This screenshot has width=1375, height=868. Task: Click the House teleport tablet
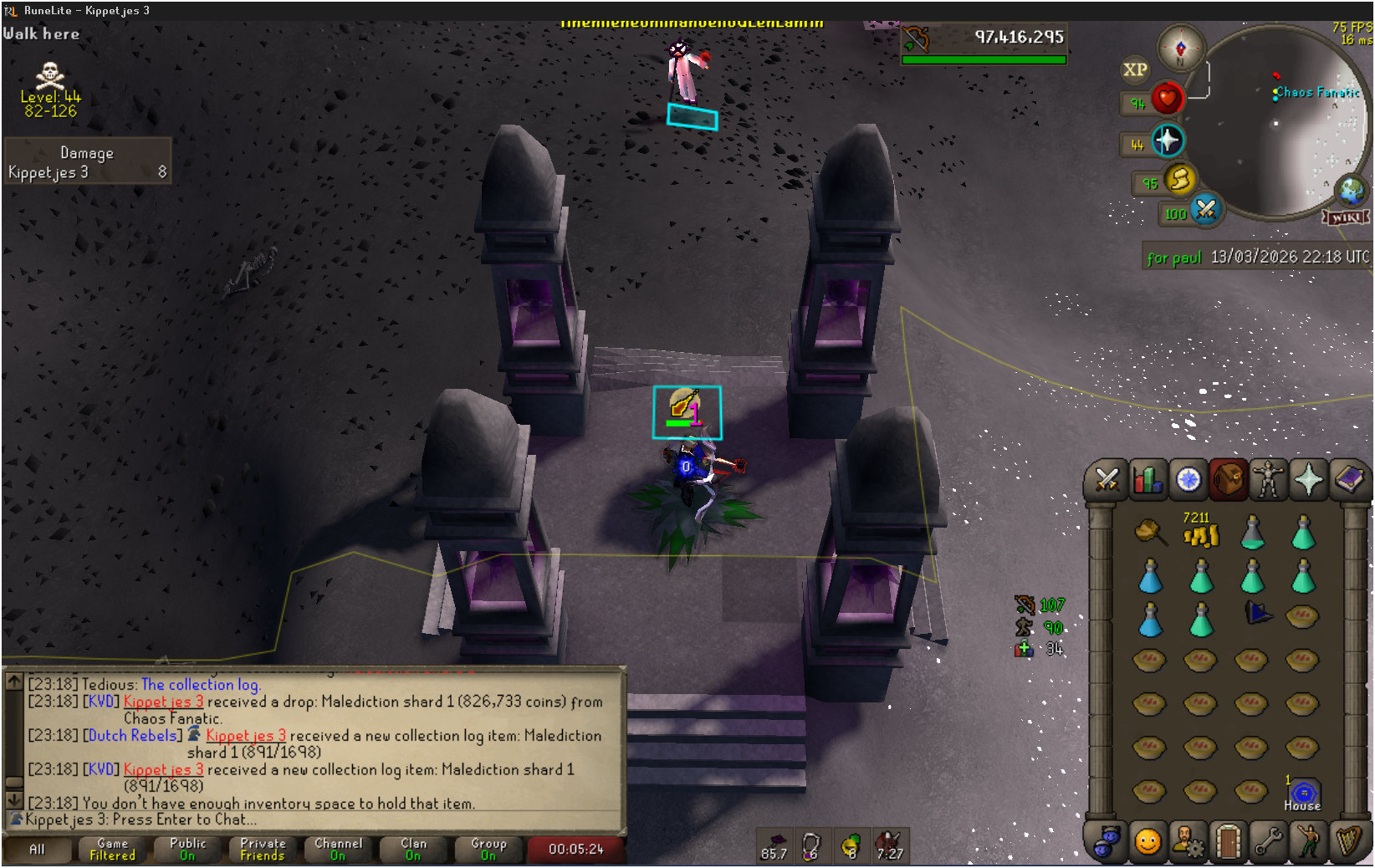pos(1302,792)
